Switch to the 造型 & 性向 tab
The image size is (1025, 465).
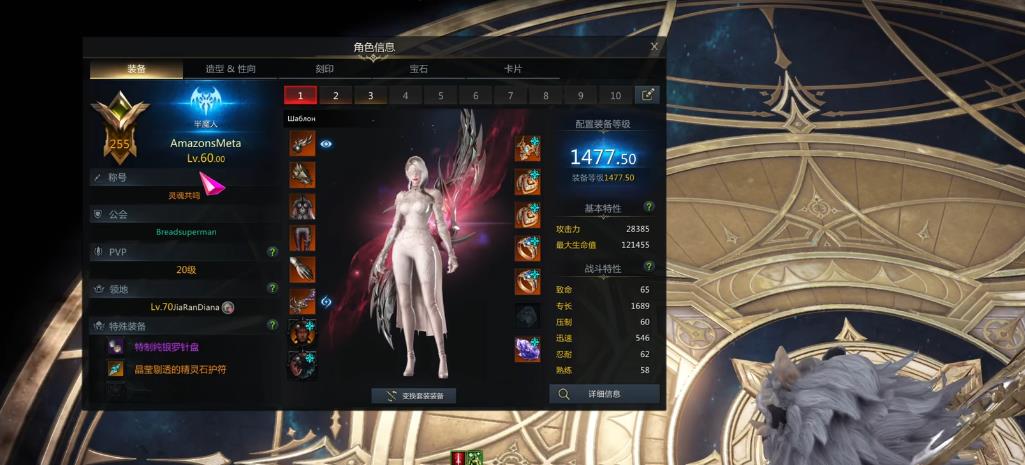tap(230, 69)
